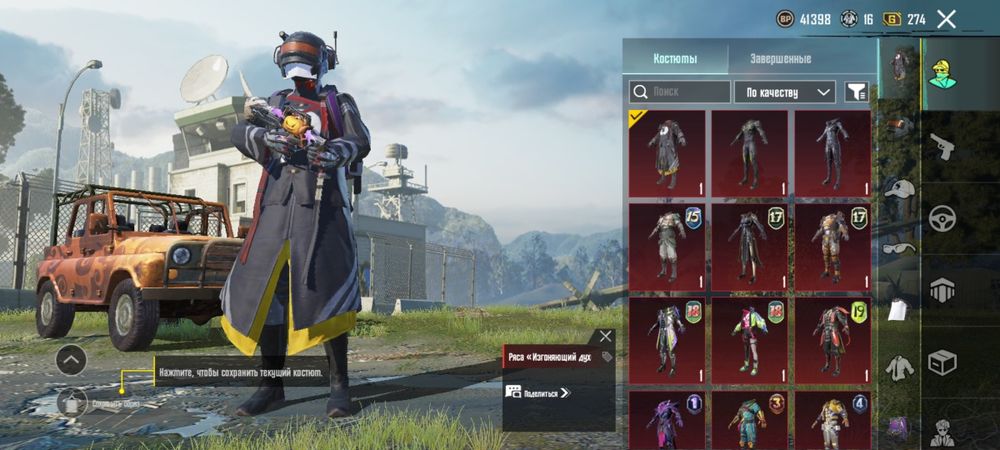Screen dimensions: 1000x450
Task: Save the current outfit preset
Action: tap(72, 403)
